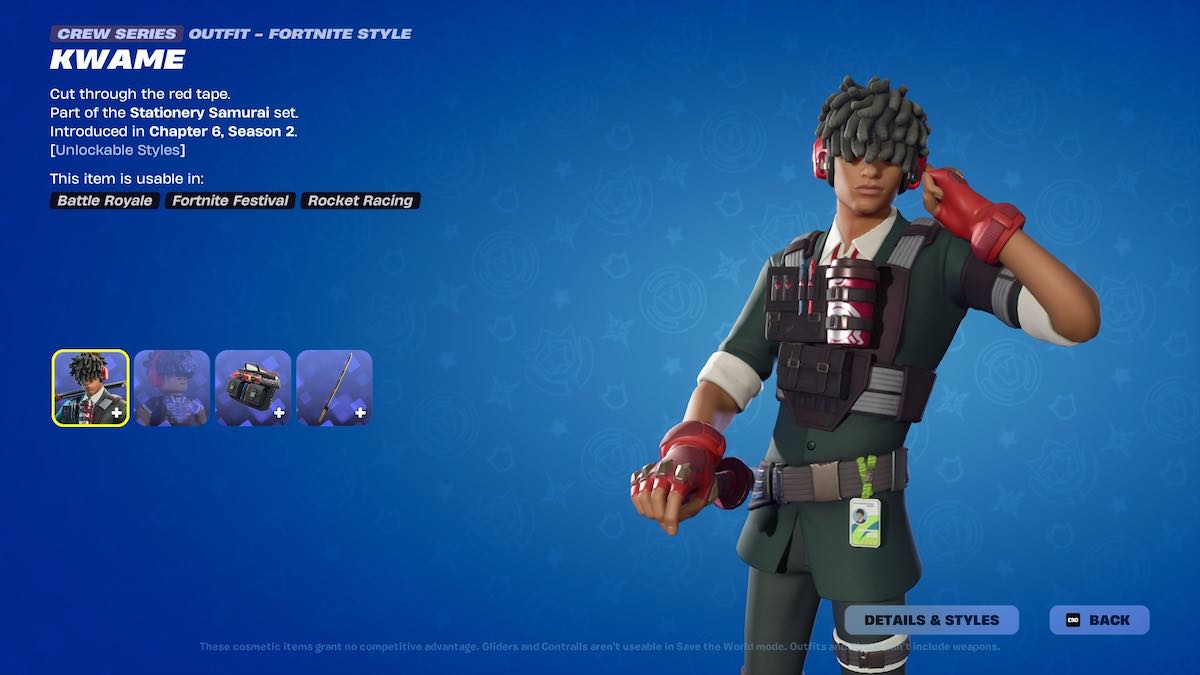Pick the pickaxe item thumbnail

pyautogui.click(x=334, y=388)
